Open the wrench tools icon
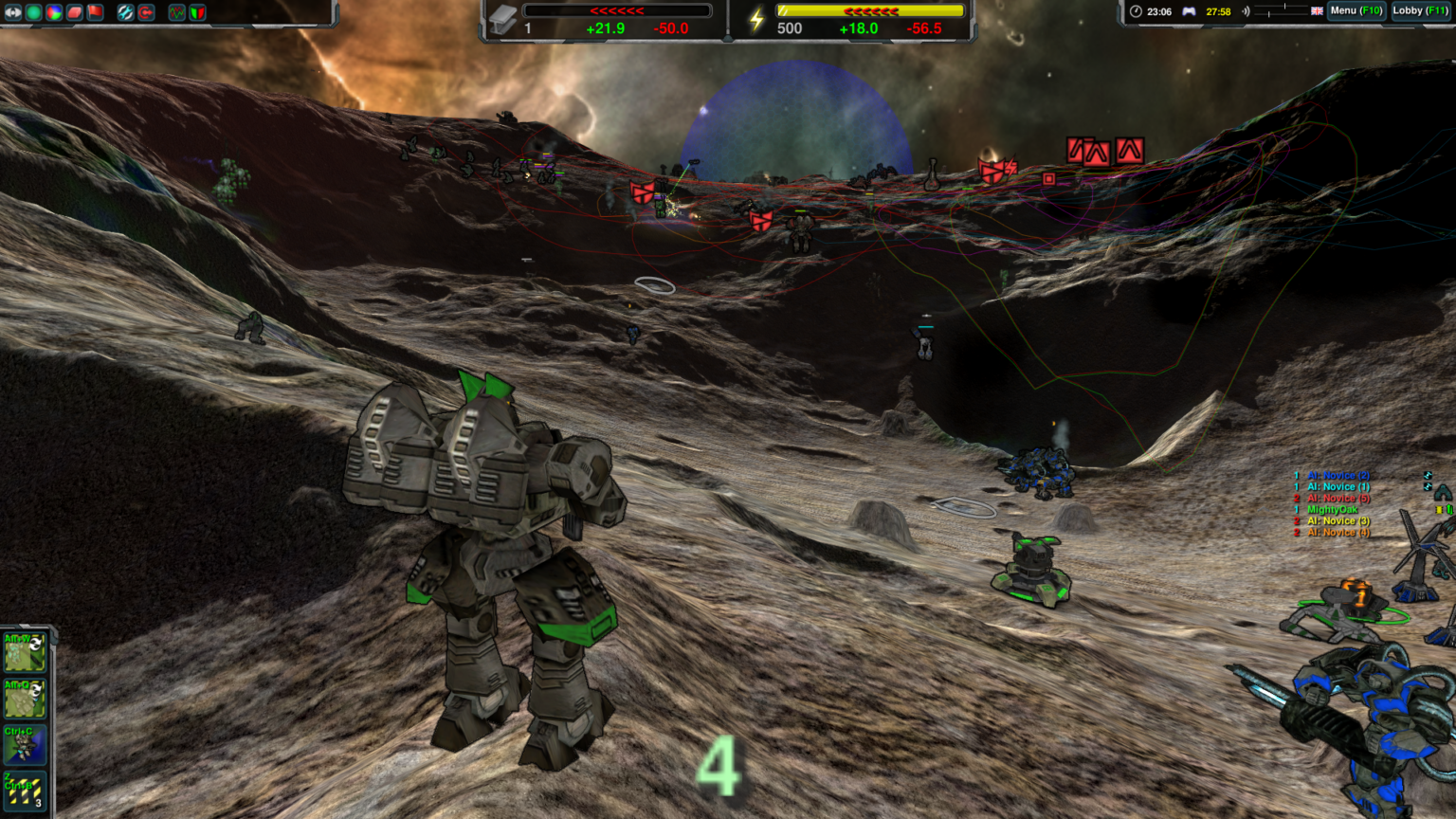Viewport: 1456px width, 819px height. 125,12
